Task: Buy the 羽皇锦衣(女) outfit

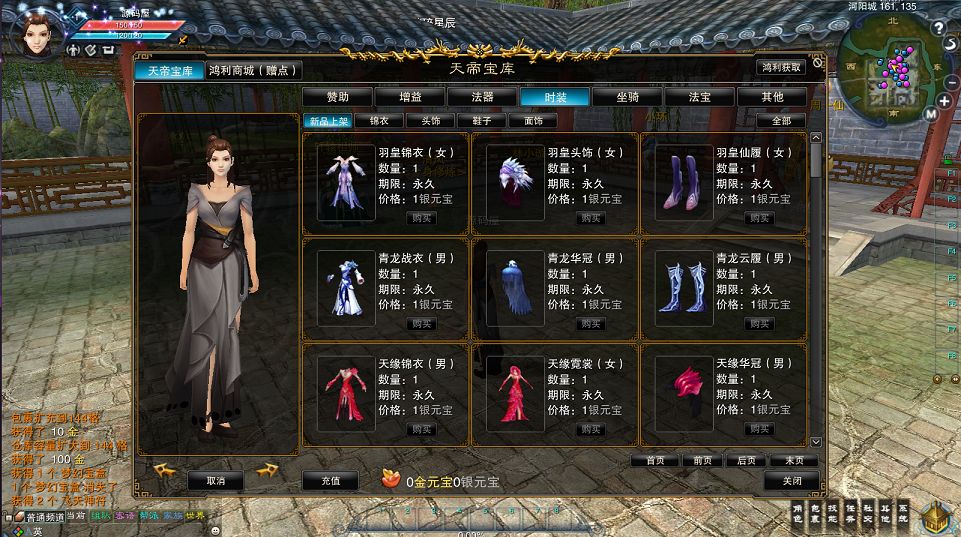Action: pos(421,218)
